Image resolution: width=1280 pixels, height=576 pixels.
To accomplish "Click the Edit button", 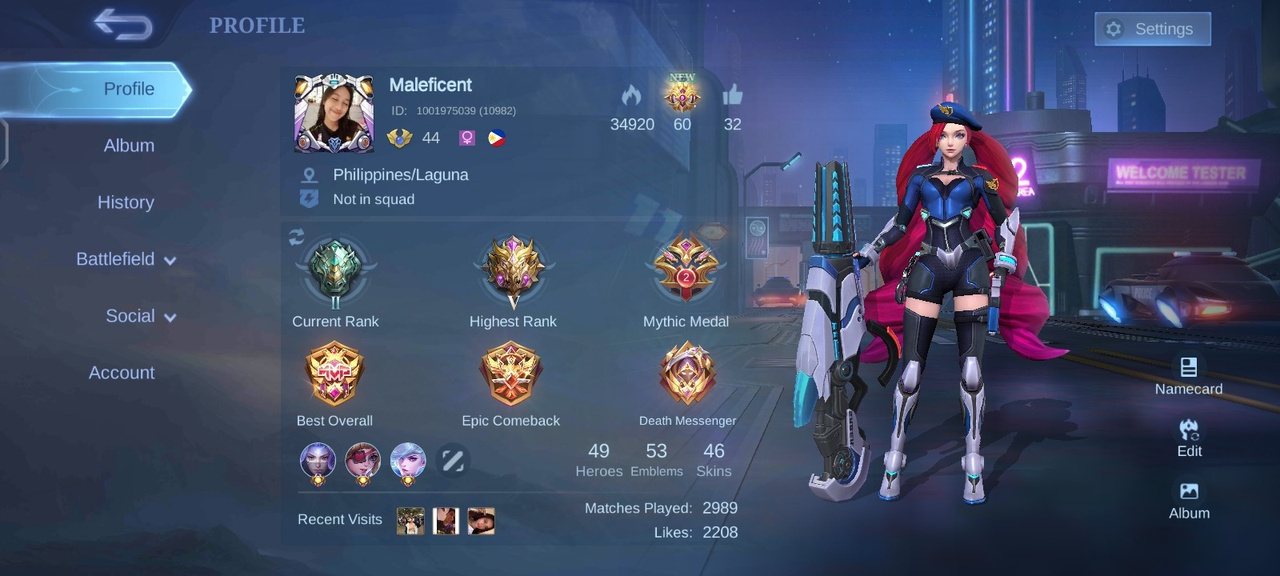I will (x=1189, y=437).
